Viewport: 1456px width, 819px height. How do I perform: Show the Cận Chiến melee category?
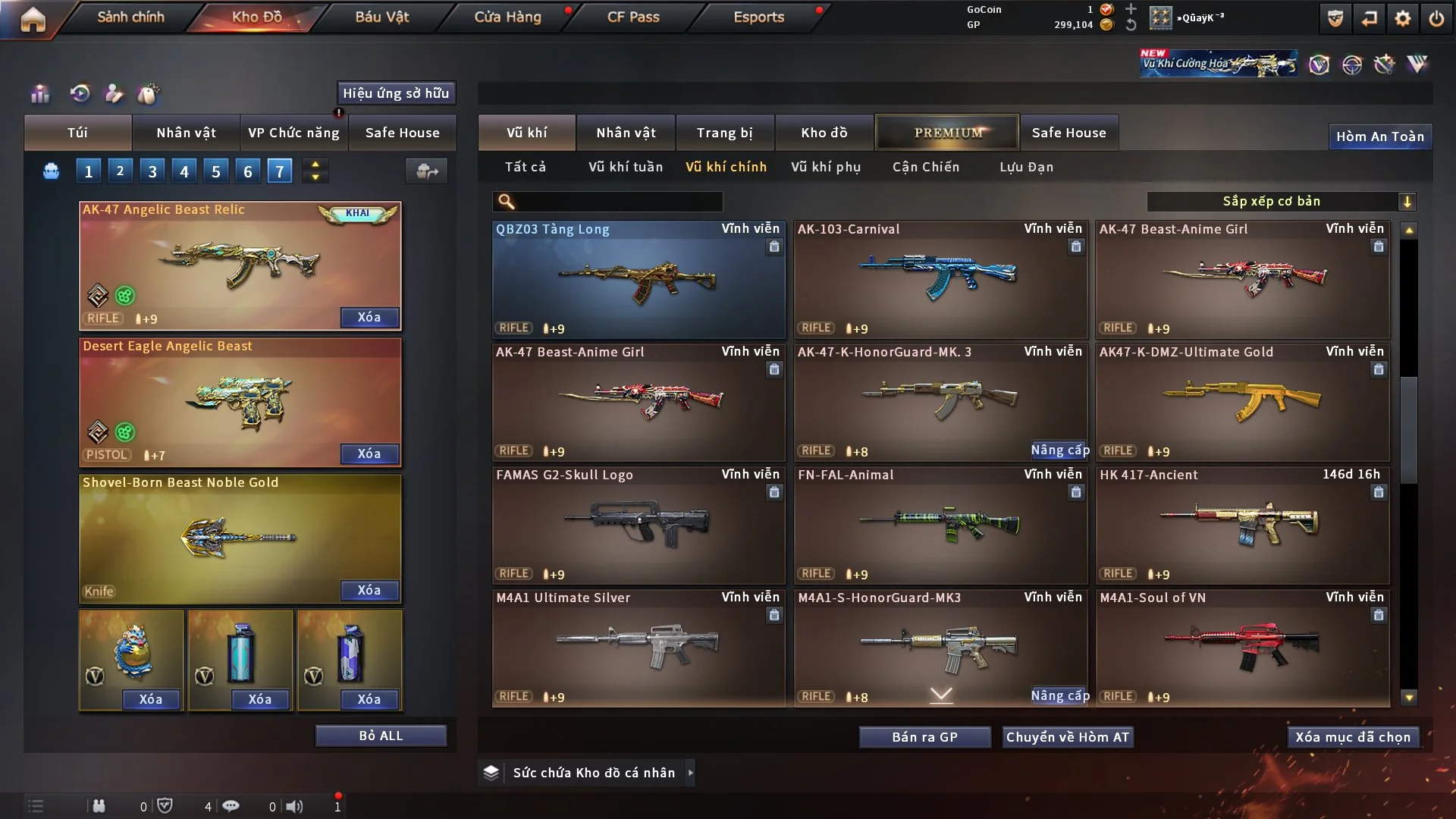tap(926, 167)
